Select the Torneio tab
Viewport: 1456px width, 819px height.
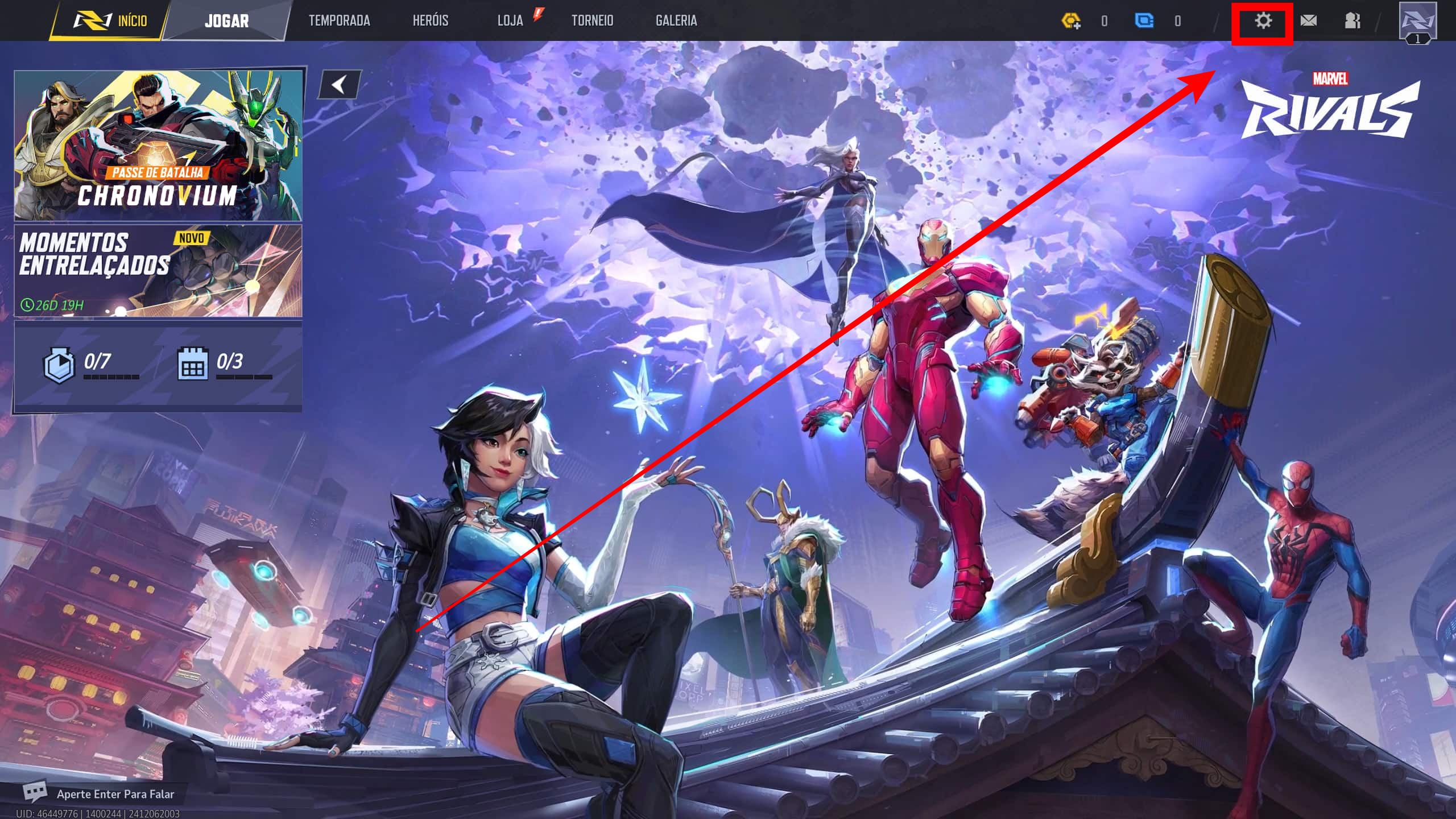click(x=592, y=21)
